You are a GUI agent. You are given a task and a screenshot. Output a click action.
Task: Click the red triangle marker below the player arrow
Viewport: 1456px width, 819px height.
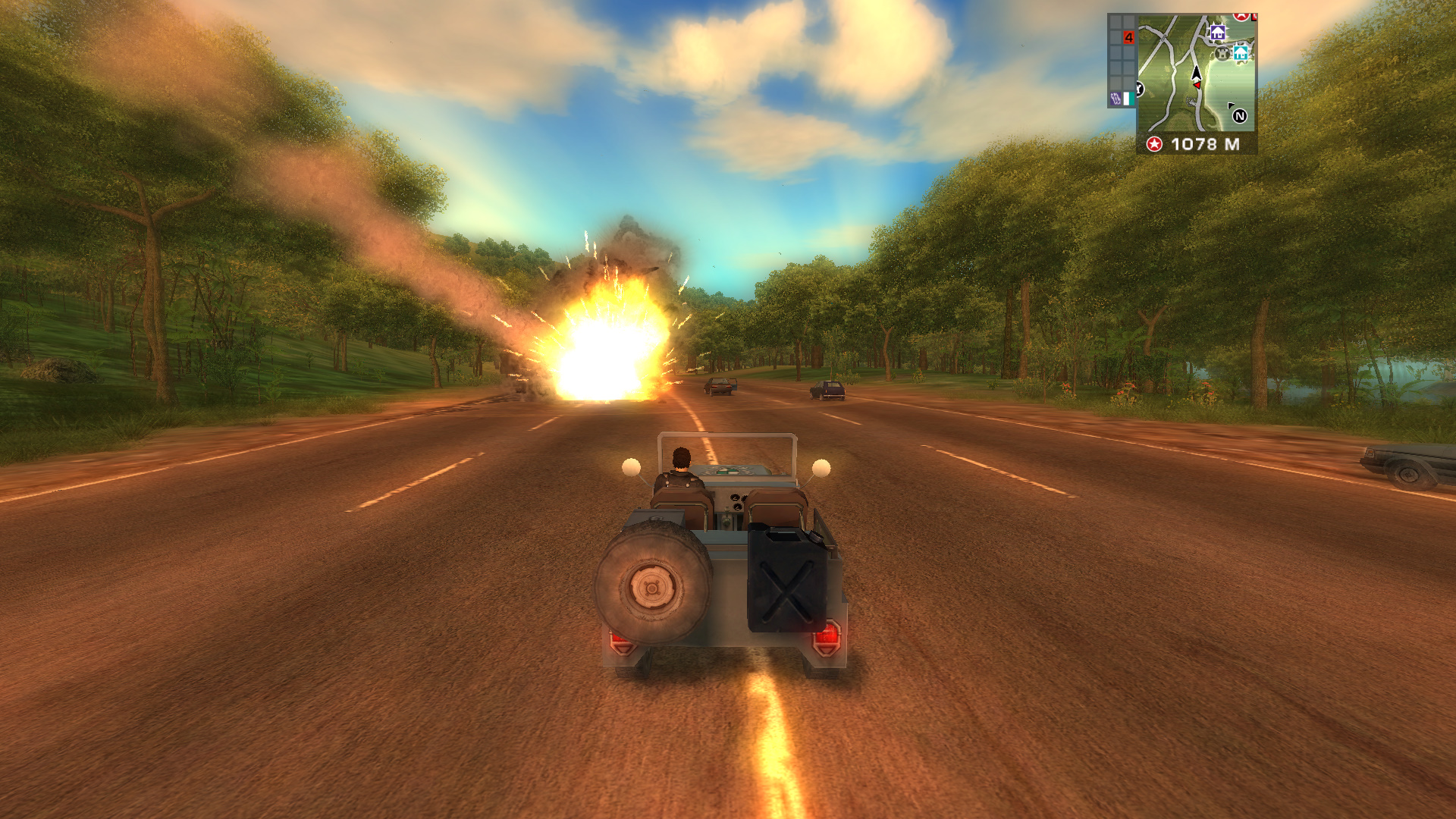coord(1197,85)
